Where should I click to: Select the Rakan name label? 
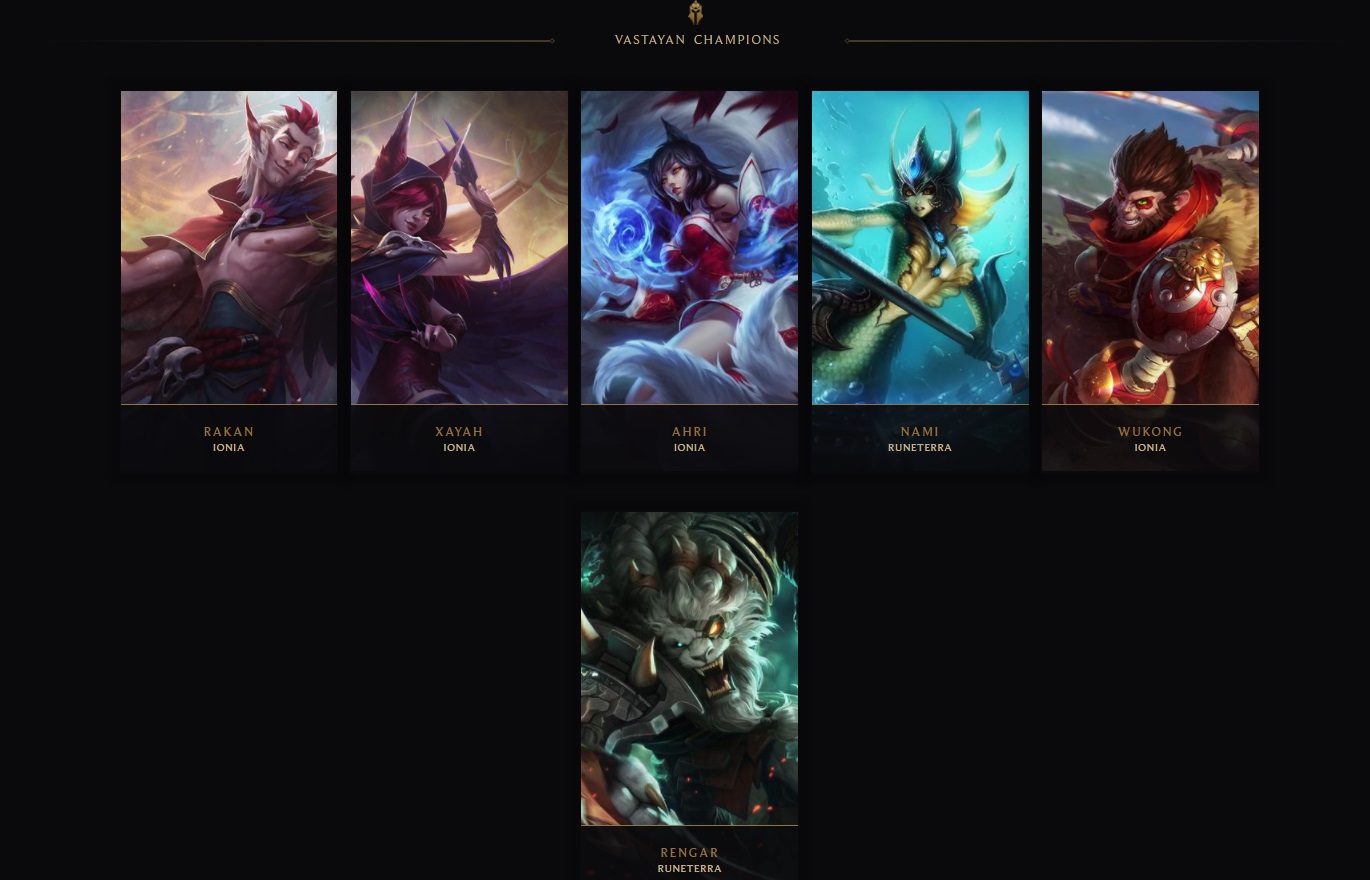point(229,431)
